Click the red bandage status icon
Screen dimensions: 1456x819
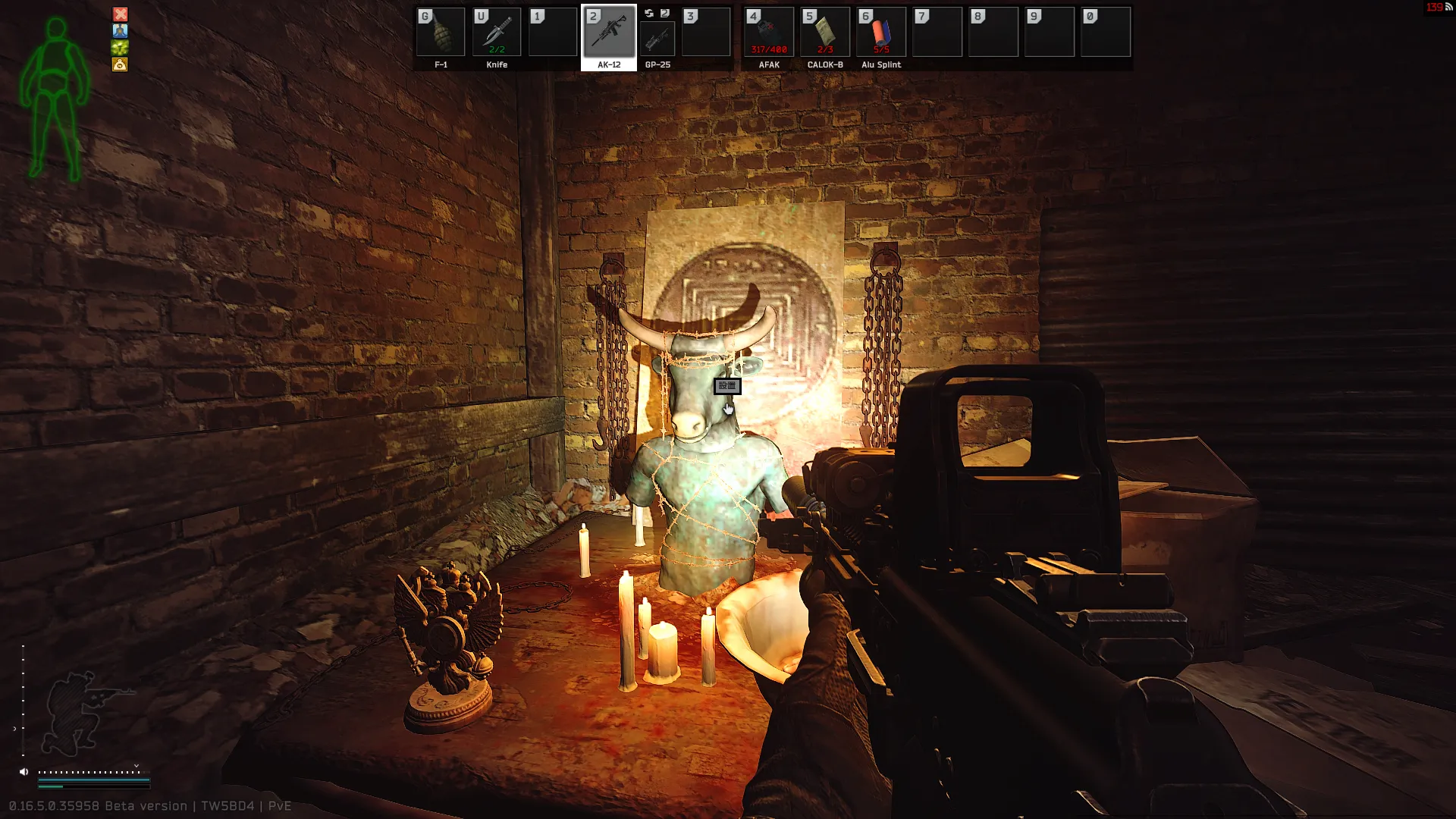[121, 14]
